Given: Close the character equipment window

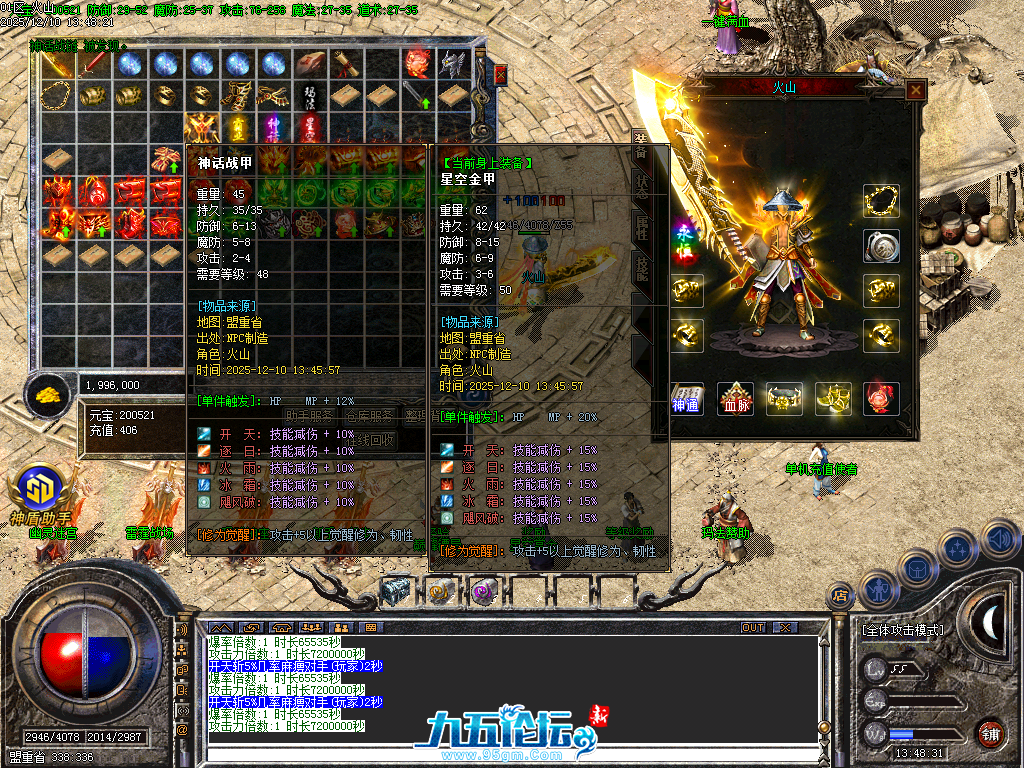Looking at the screenshot, I should coord(915,90).
